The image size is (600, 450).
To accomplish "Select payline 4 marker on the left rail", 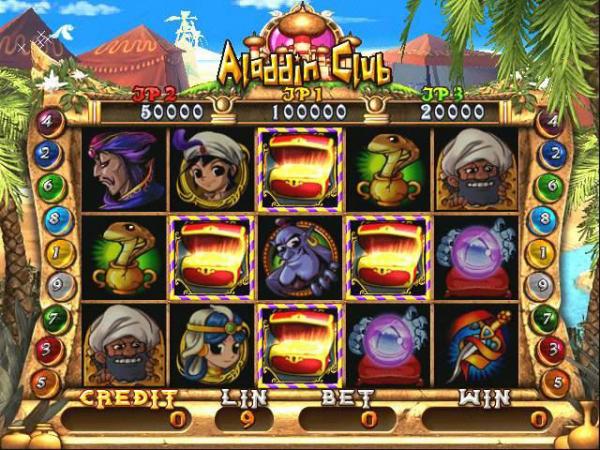I will coord(50,123).
